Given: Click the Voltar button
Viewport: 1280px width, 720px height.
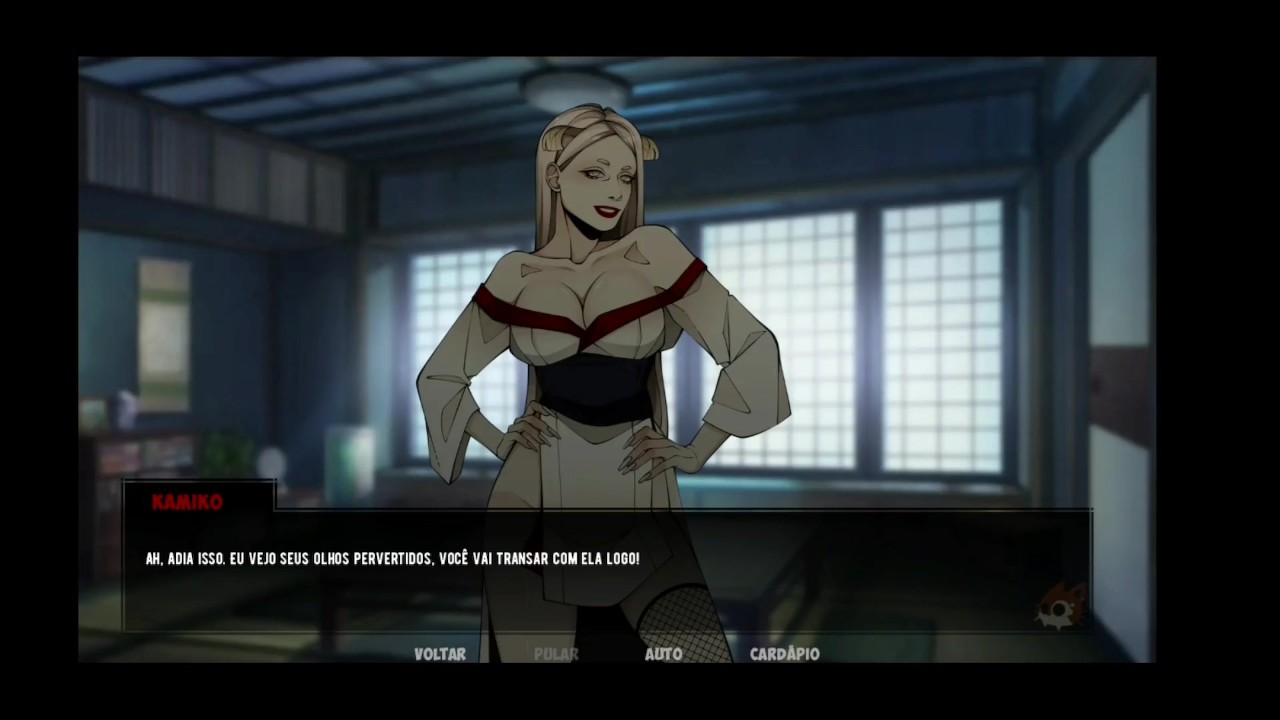Looking at the screenshot, I should [440, 654].
